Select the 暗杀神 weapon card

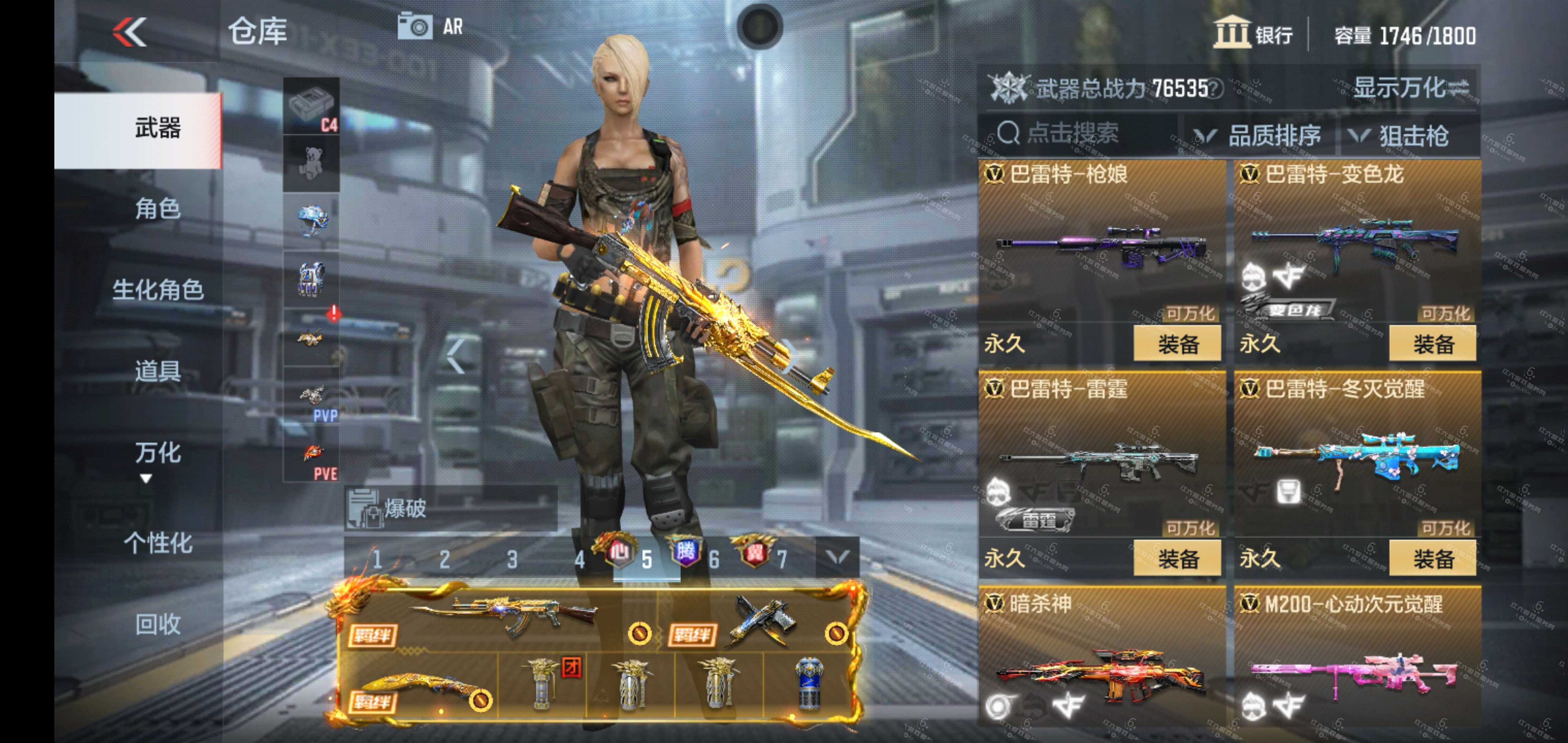1102,664
